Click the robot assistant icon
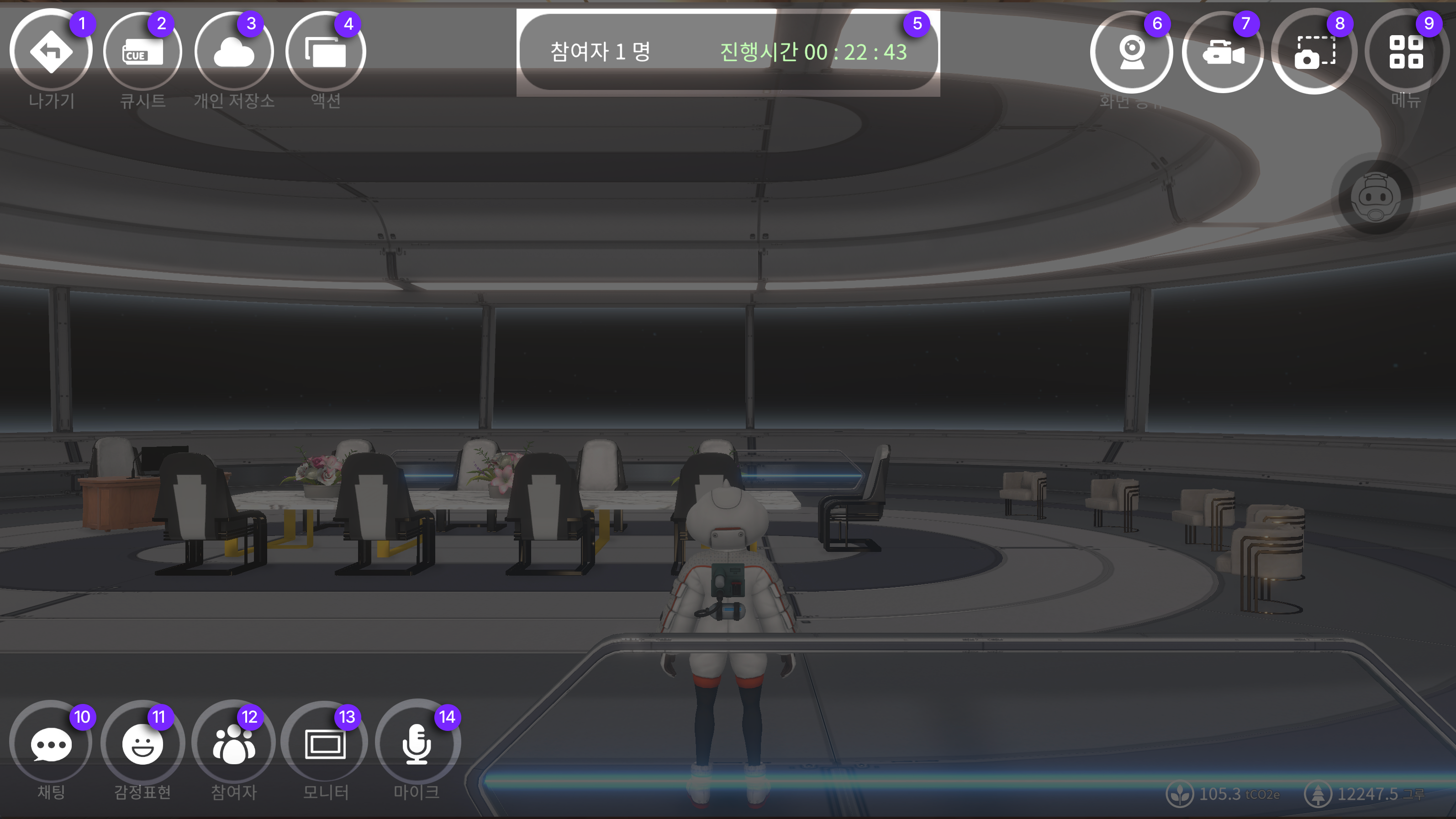The width and height of the screenshot is (1456, 819). click(1375, 198)
